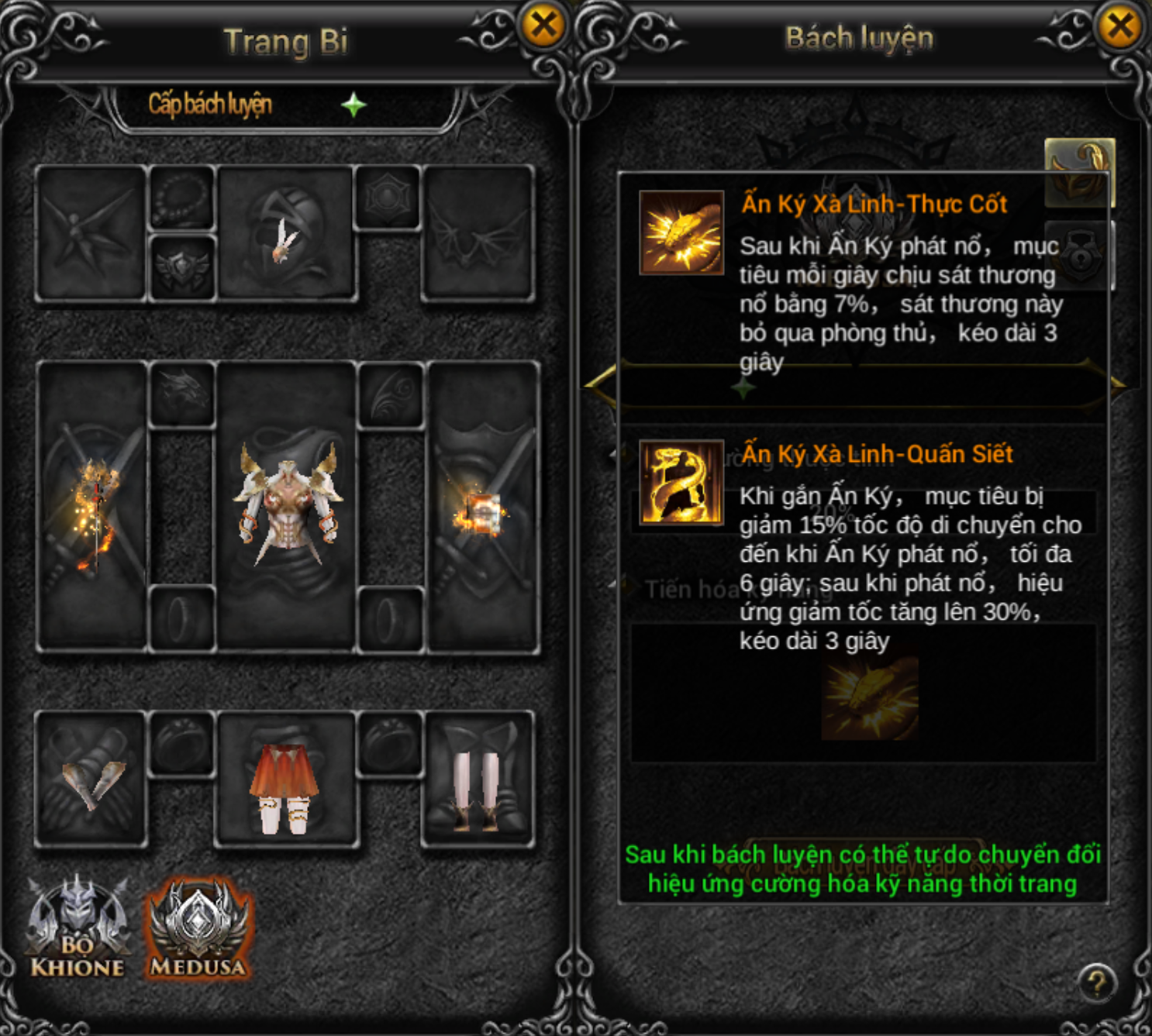Select the gloves equipment slot

[x=91, y=779]
